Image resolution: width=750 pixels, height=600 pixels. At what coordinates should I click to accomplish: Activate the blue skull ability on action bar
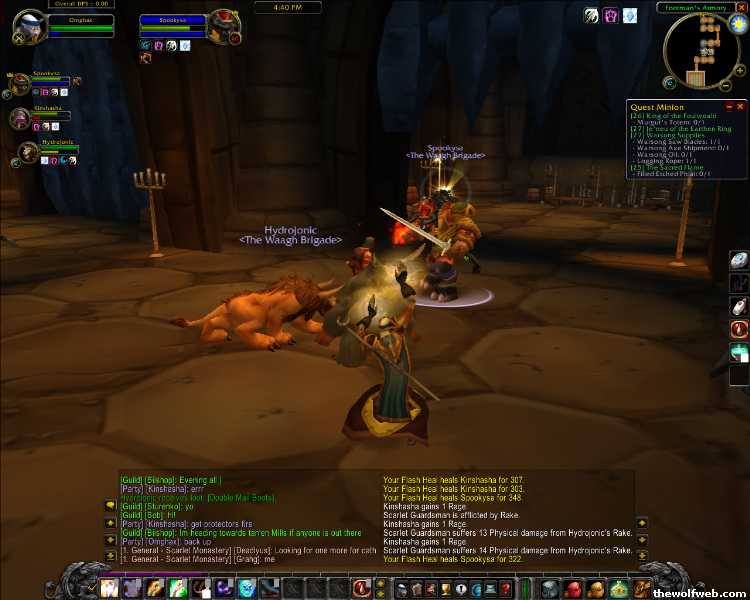point(246,589)
